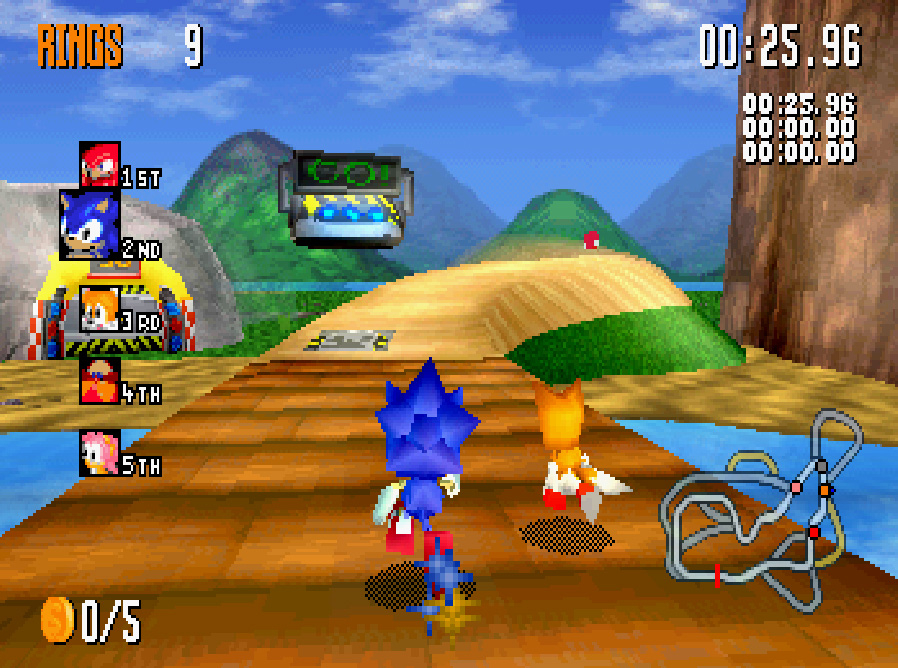898x668 pixels.
Task: Select Dr. Robotnik's 4th place portrait
Action: [100, 380]
